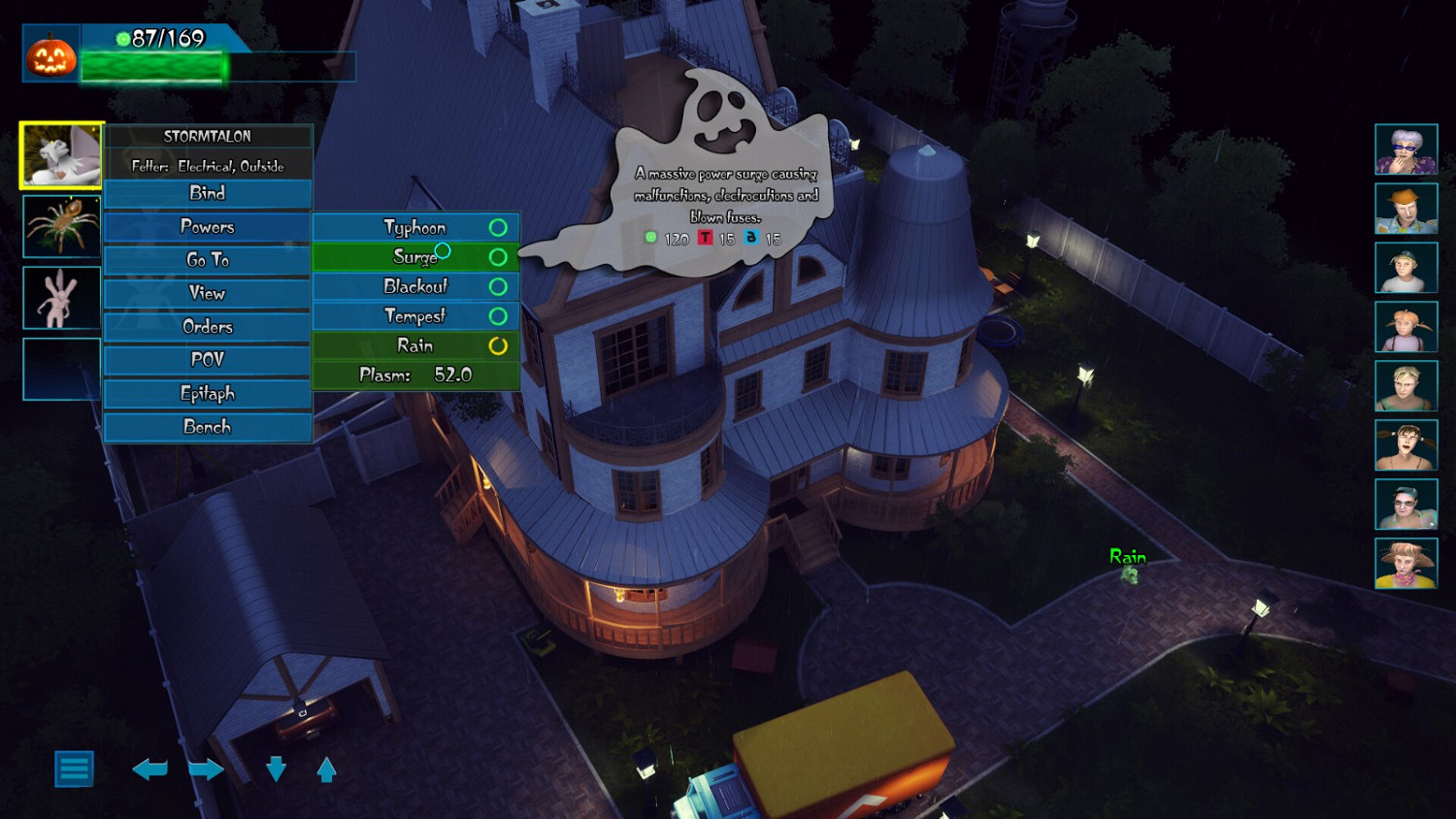Expand the View options for Stormtalon
Image resolution: width=1456 pixels, height=819 pixels.
pyautogui.click(x=208, y=293)
